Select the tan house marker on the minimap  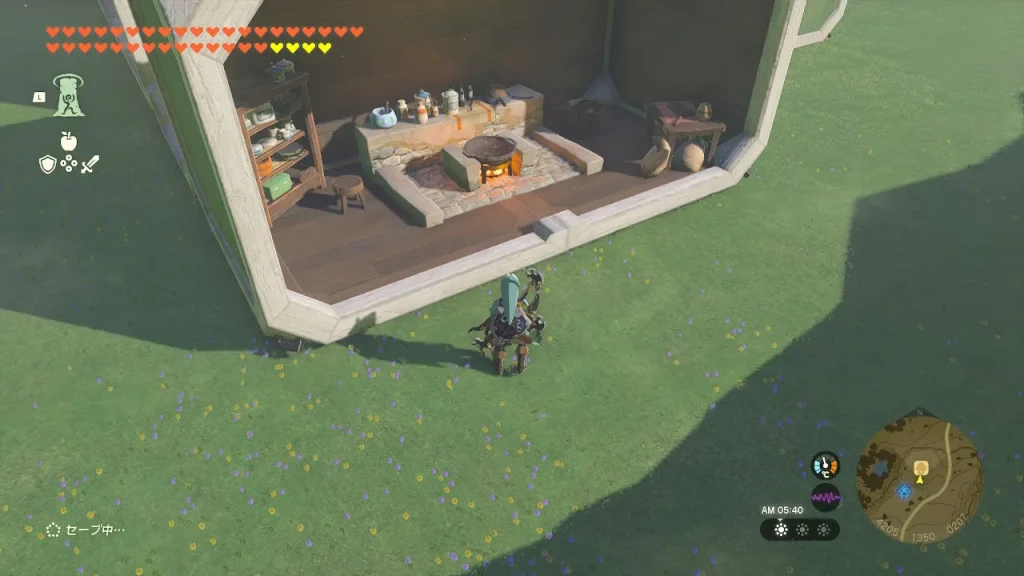920,465
